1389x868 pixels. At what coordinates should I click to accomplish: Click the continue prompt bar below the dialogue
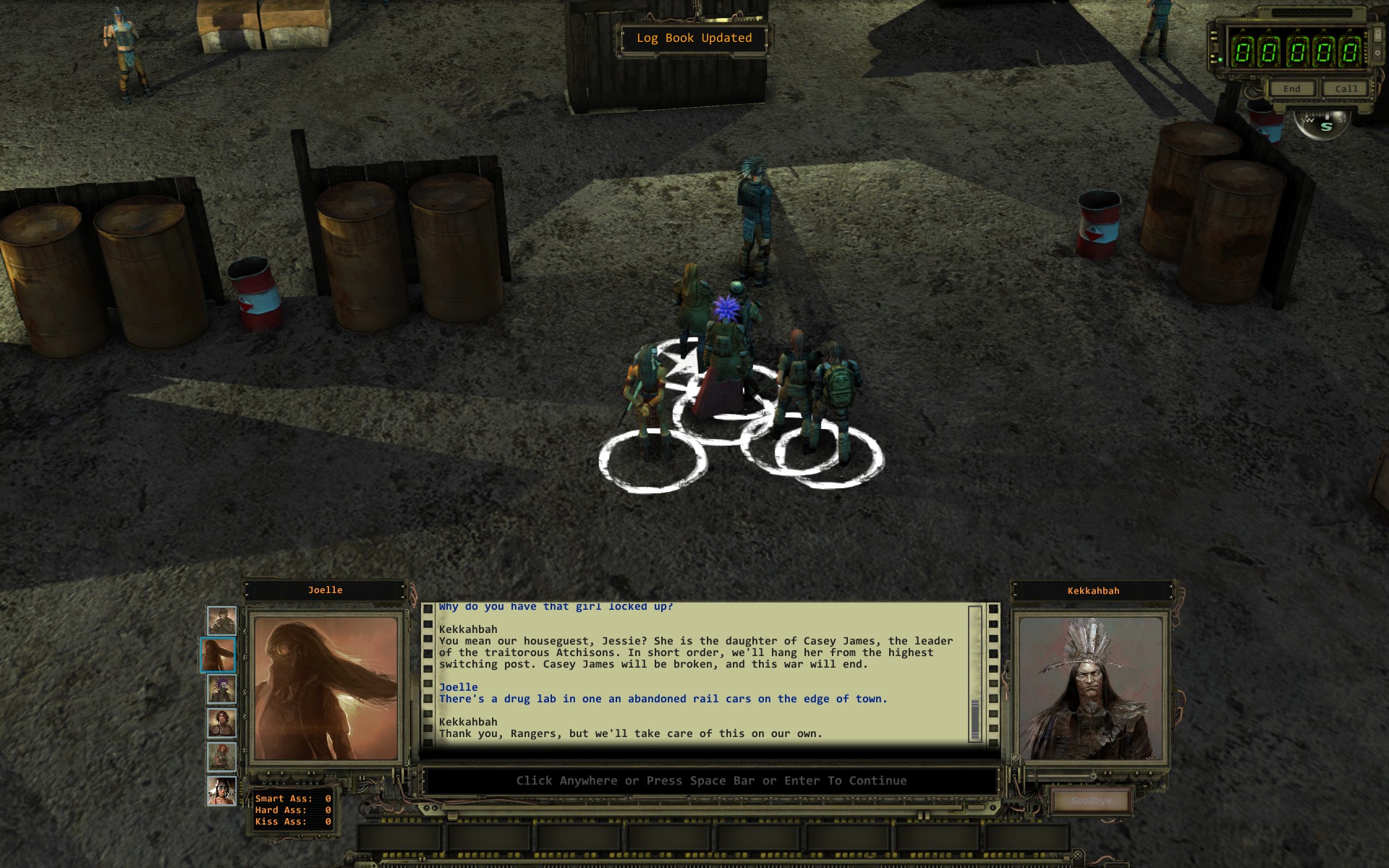pyautogui.click(x=710, y=780)
